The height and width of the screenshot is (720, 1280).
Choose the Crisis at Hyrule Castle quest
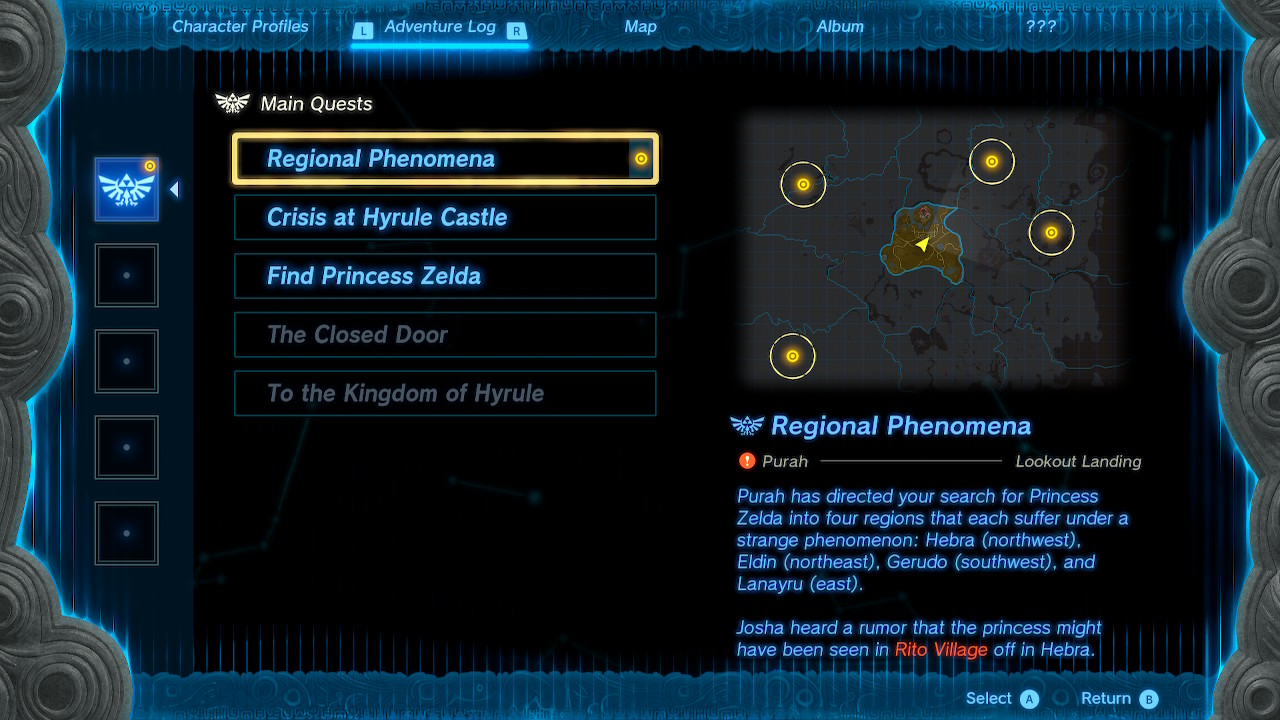coord(445,218)
